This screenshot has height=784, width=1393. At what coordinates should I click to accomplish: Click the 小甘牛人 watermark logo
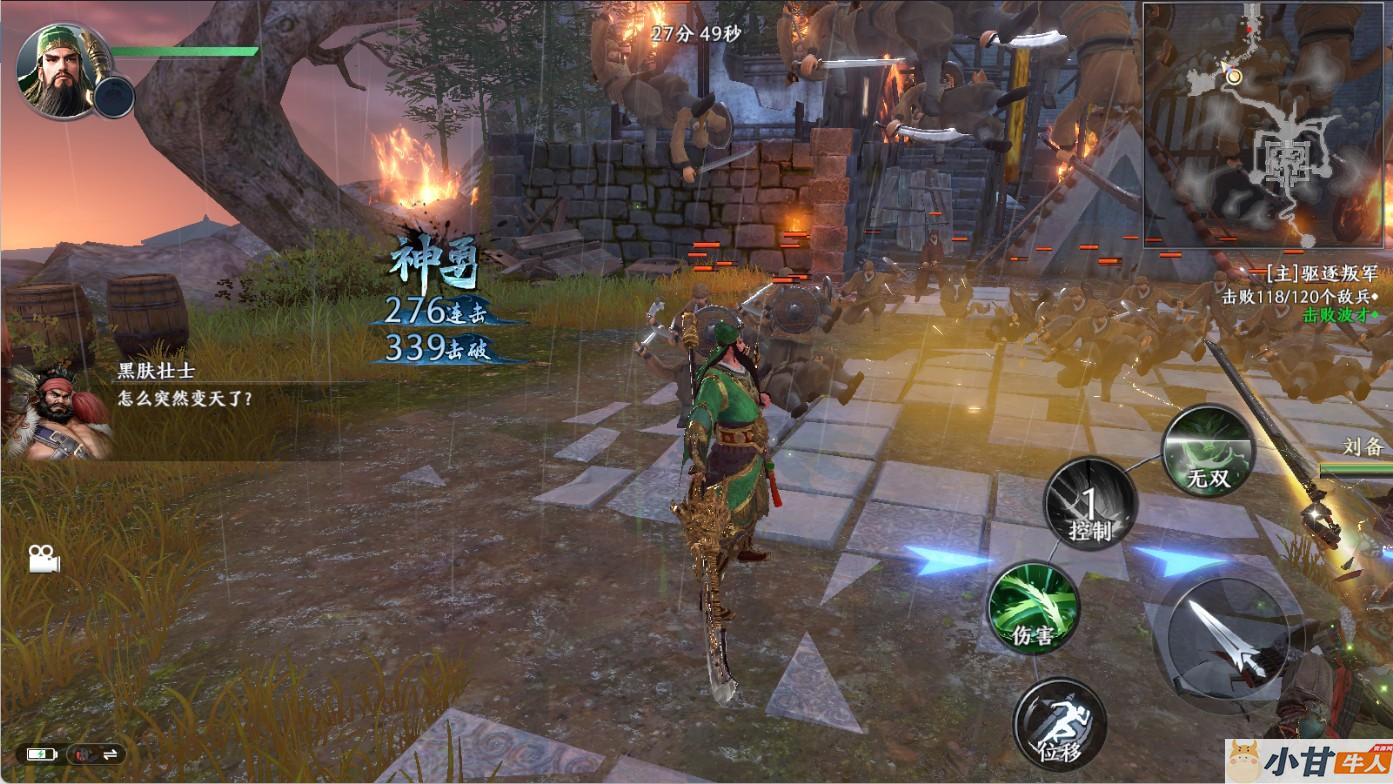click(1308, 761)
